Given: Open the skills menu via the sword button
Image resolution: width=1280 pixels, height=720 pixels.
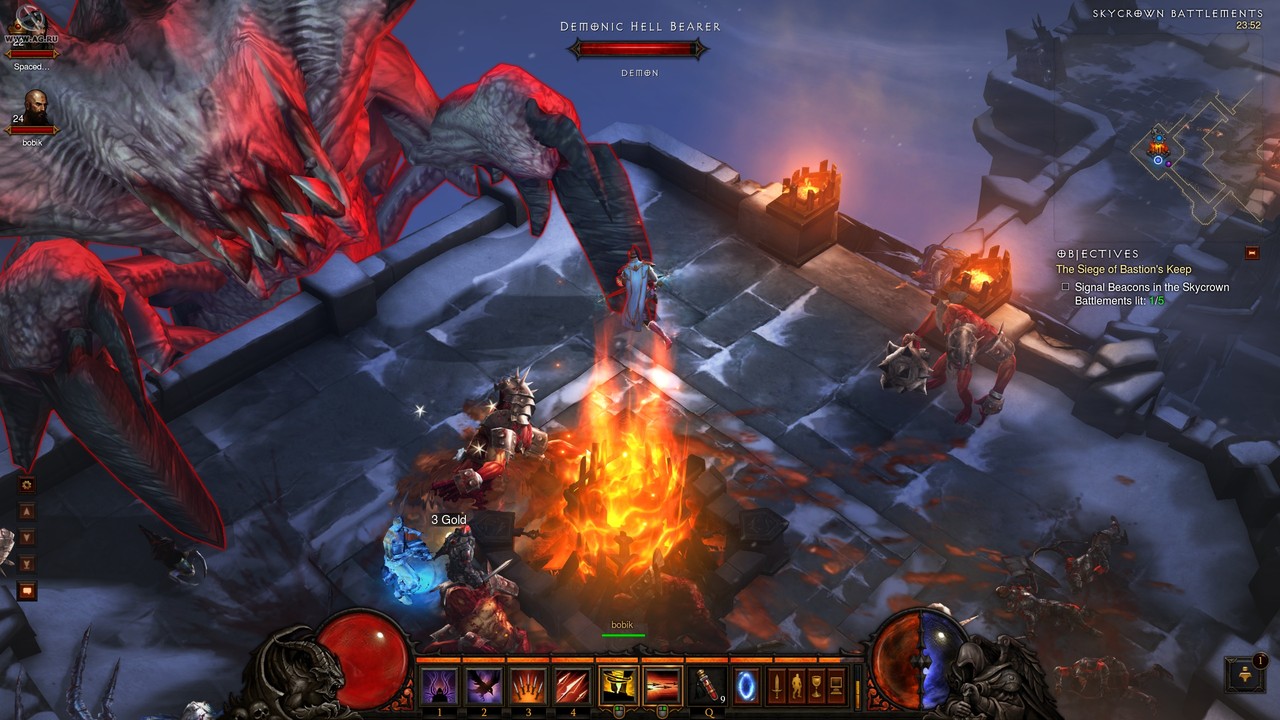Looking at the screenshot, I should 776,686.
